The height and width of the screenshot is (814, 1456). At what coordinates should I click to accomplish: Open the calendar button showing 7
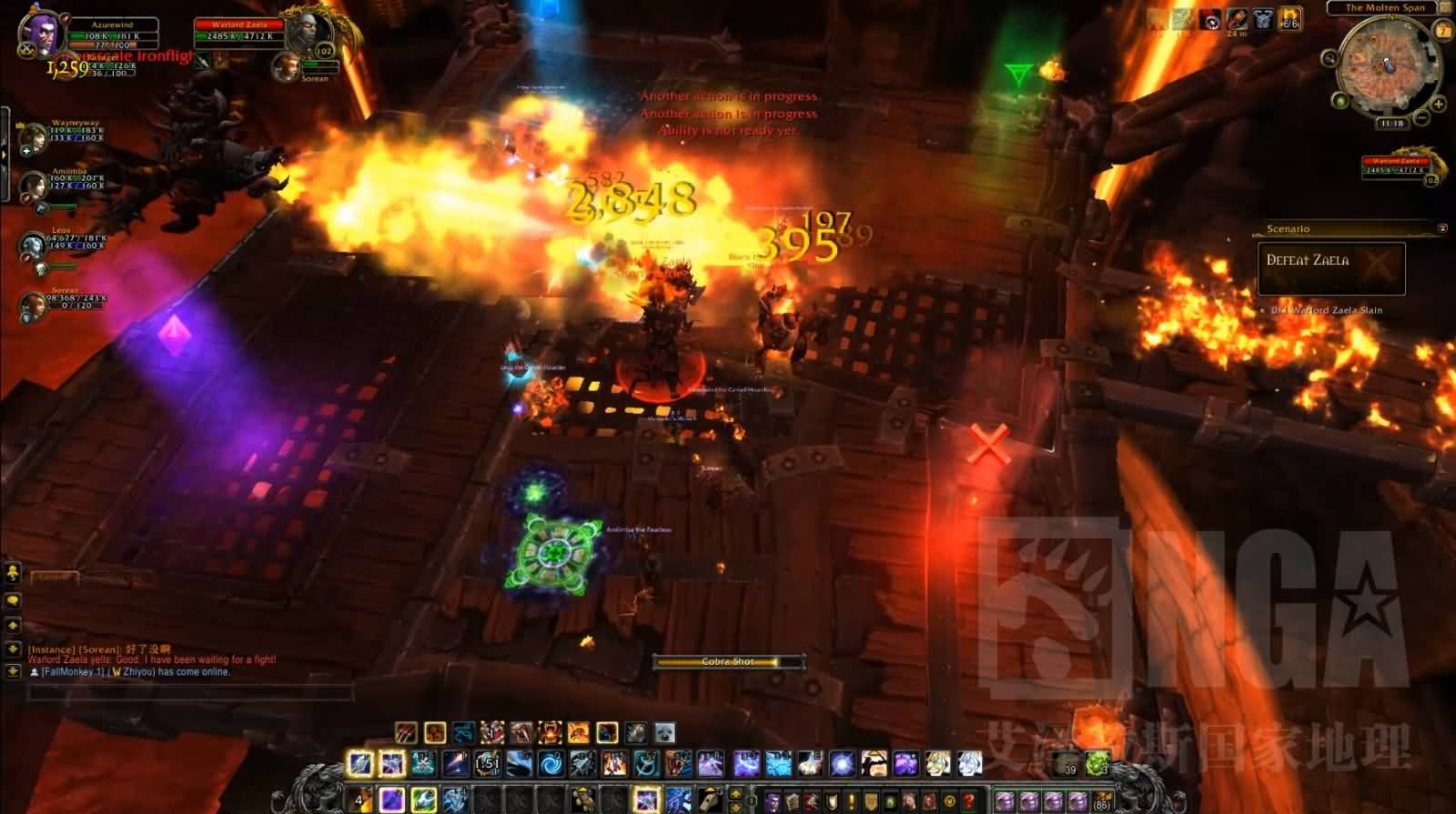(x=1443, y=31)
